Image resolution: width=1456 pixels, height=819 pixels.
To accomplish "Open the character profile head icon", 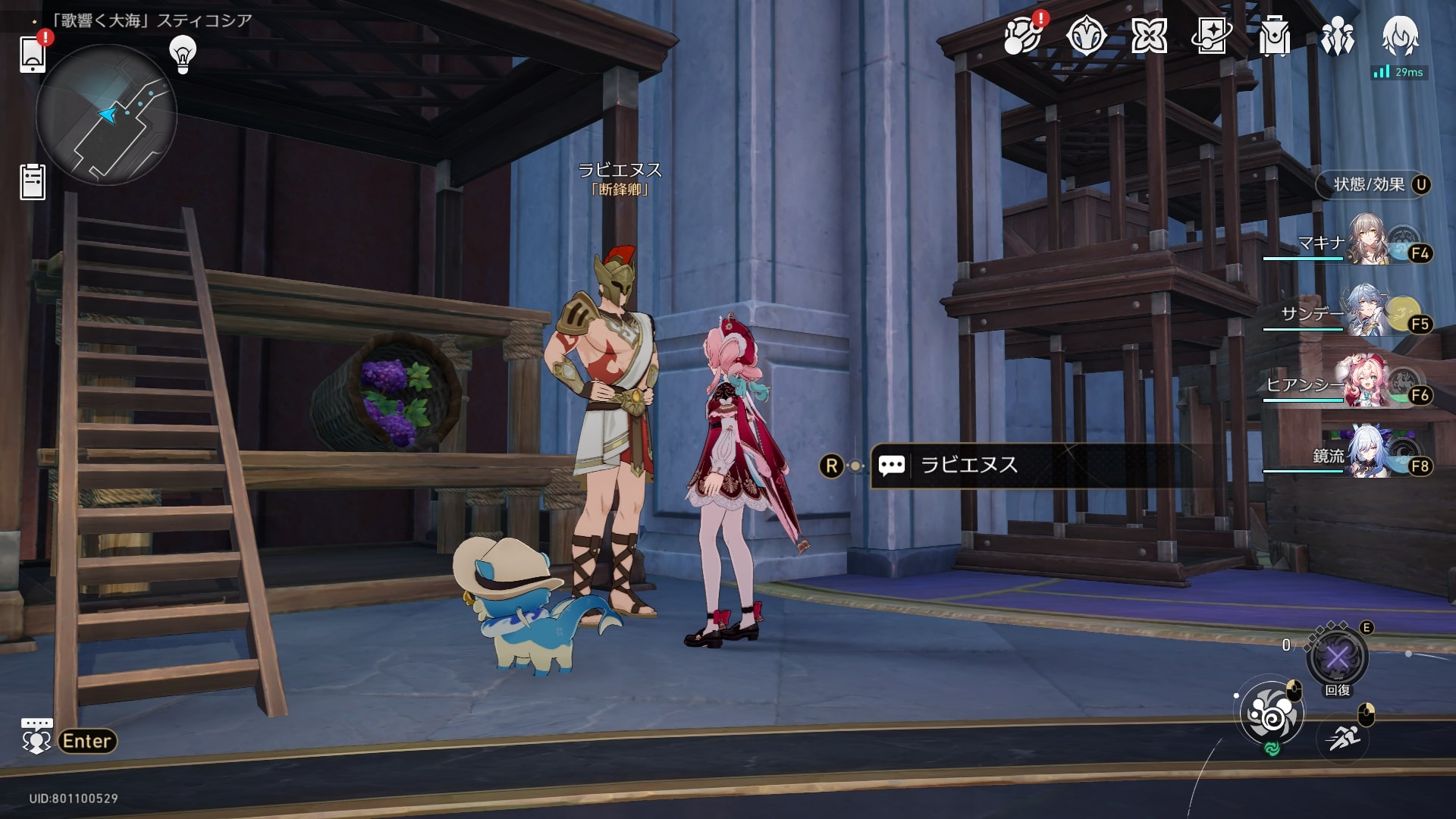I will [x=1400, y=36].
